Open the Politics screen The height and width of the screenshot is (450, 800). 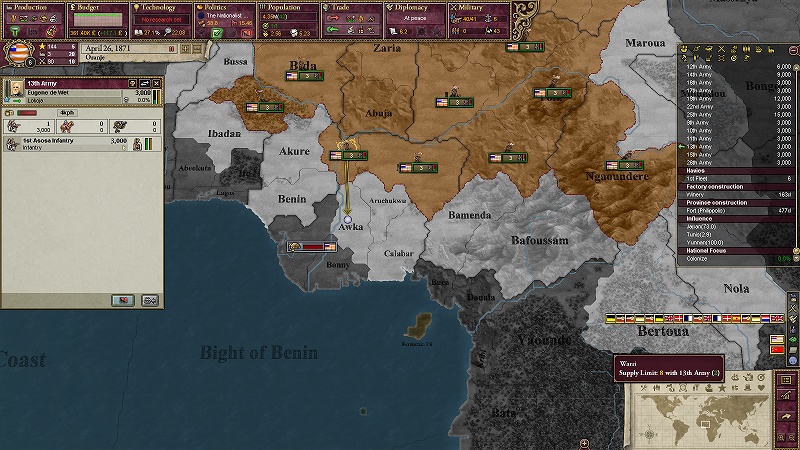tap(223, 7)
